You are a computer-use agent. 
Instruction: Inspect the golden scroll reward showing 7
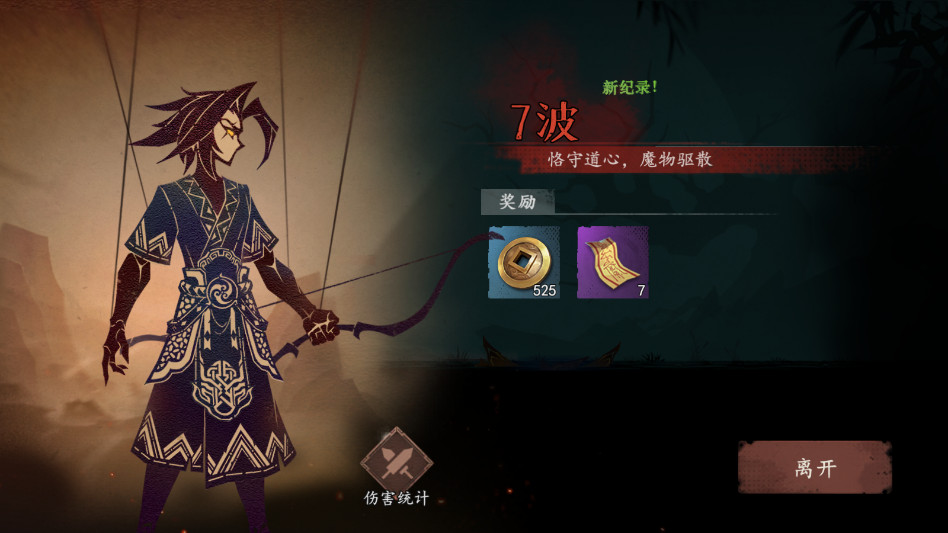(612, 262)
